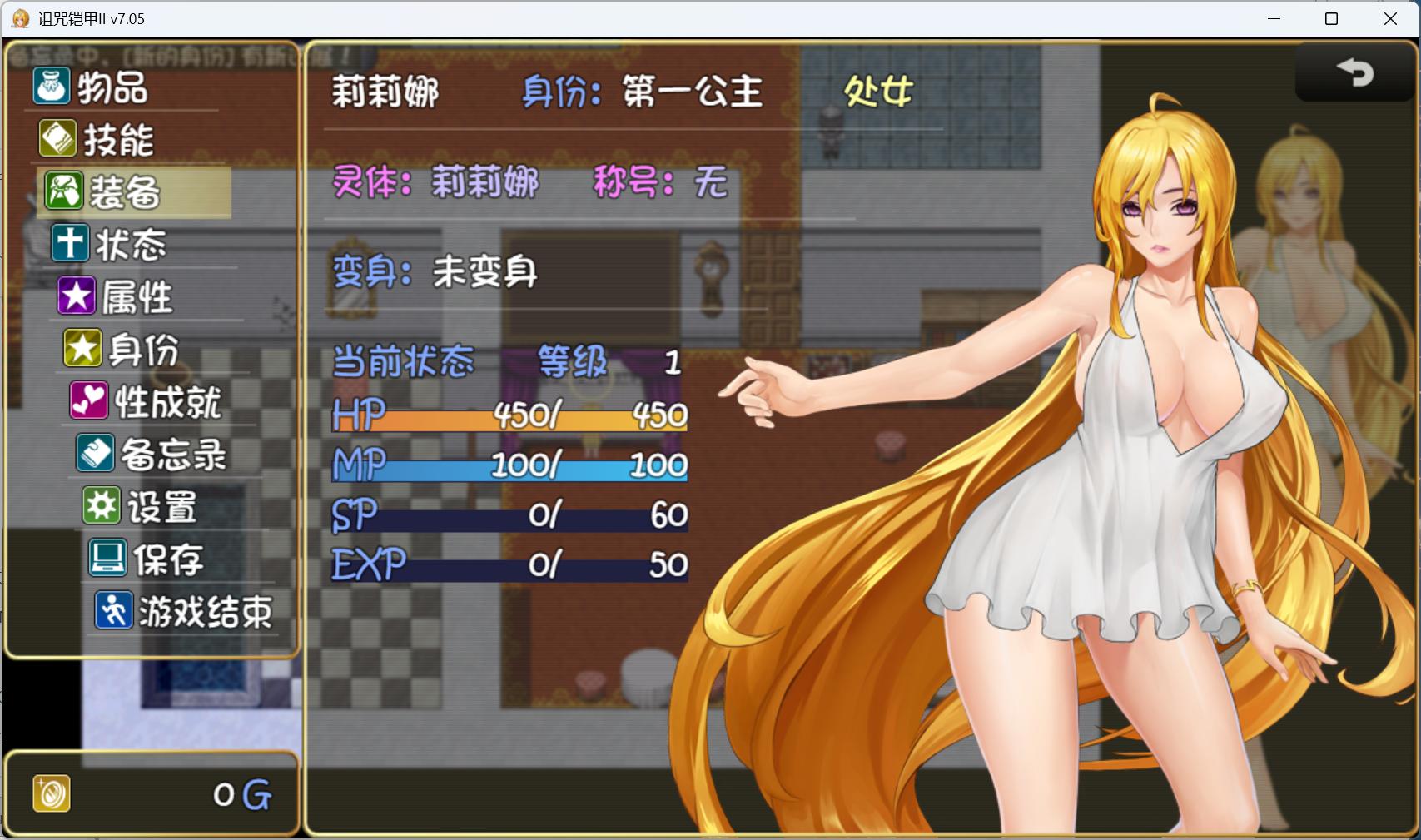The height and width of the screenshot is (840, 1421).
Task: Select the 技能 skills book icon
Action: [x=56, y=140]
